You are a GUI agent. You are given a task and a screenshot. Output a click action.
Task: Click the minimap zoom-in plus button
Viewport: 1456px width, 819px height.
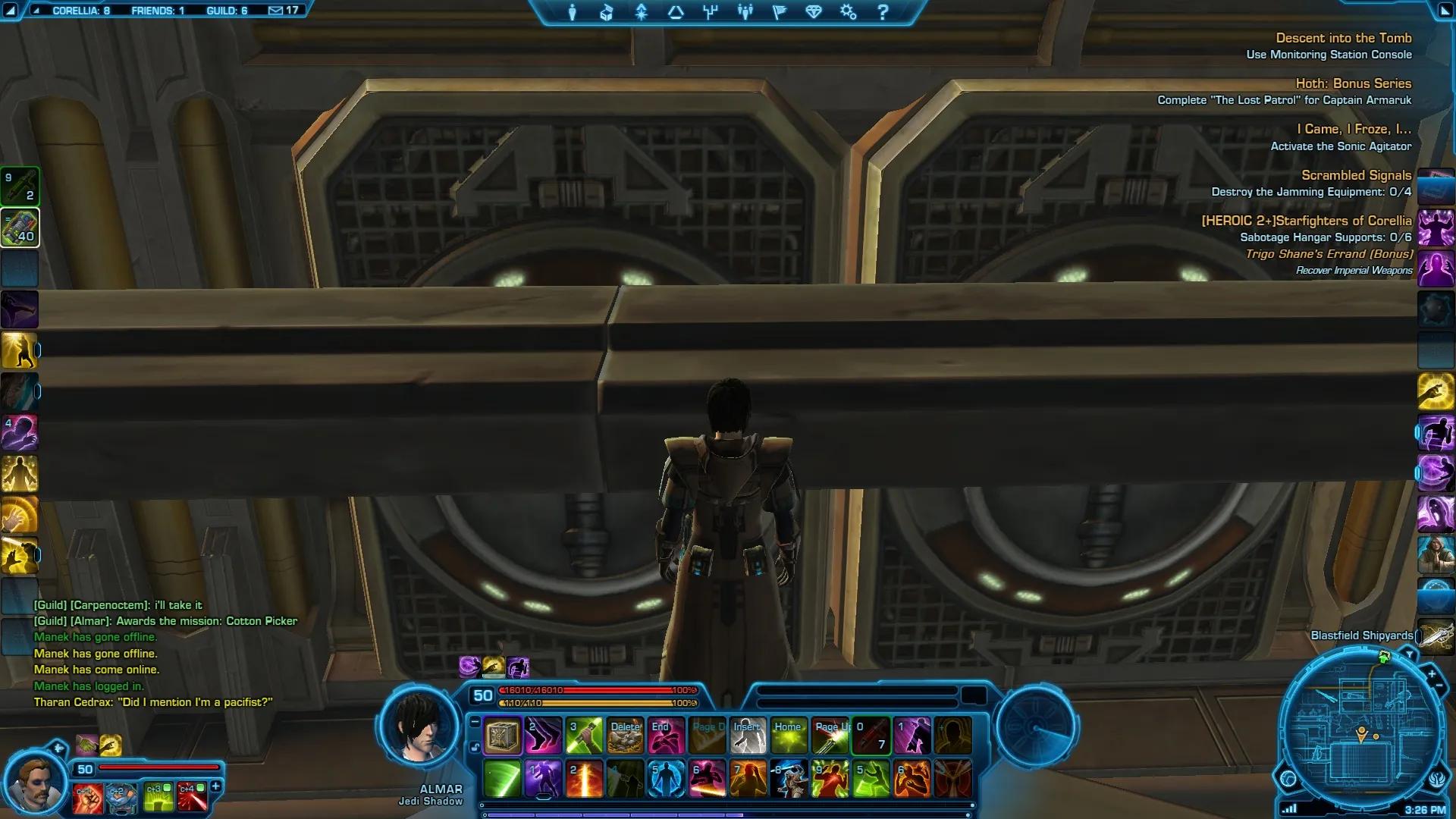click(1432, 673)
